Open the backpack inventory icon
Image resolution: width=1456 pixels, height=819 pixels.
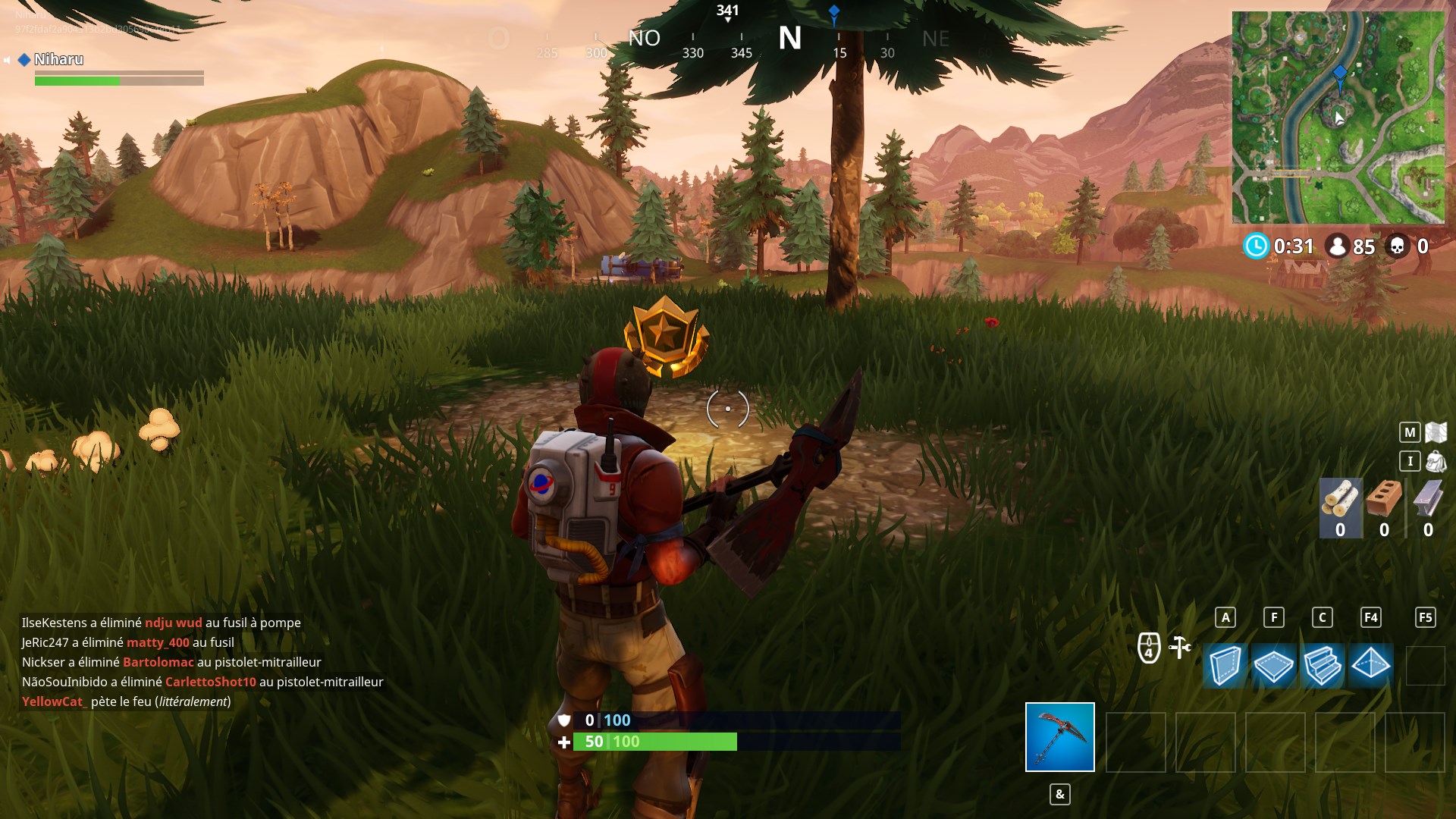(1436, 461)
